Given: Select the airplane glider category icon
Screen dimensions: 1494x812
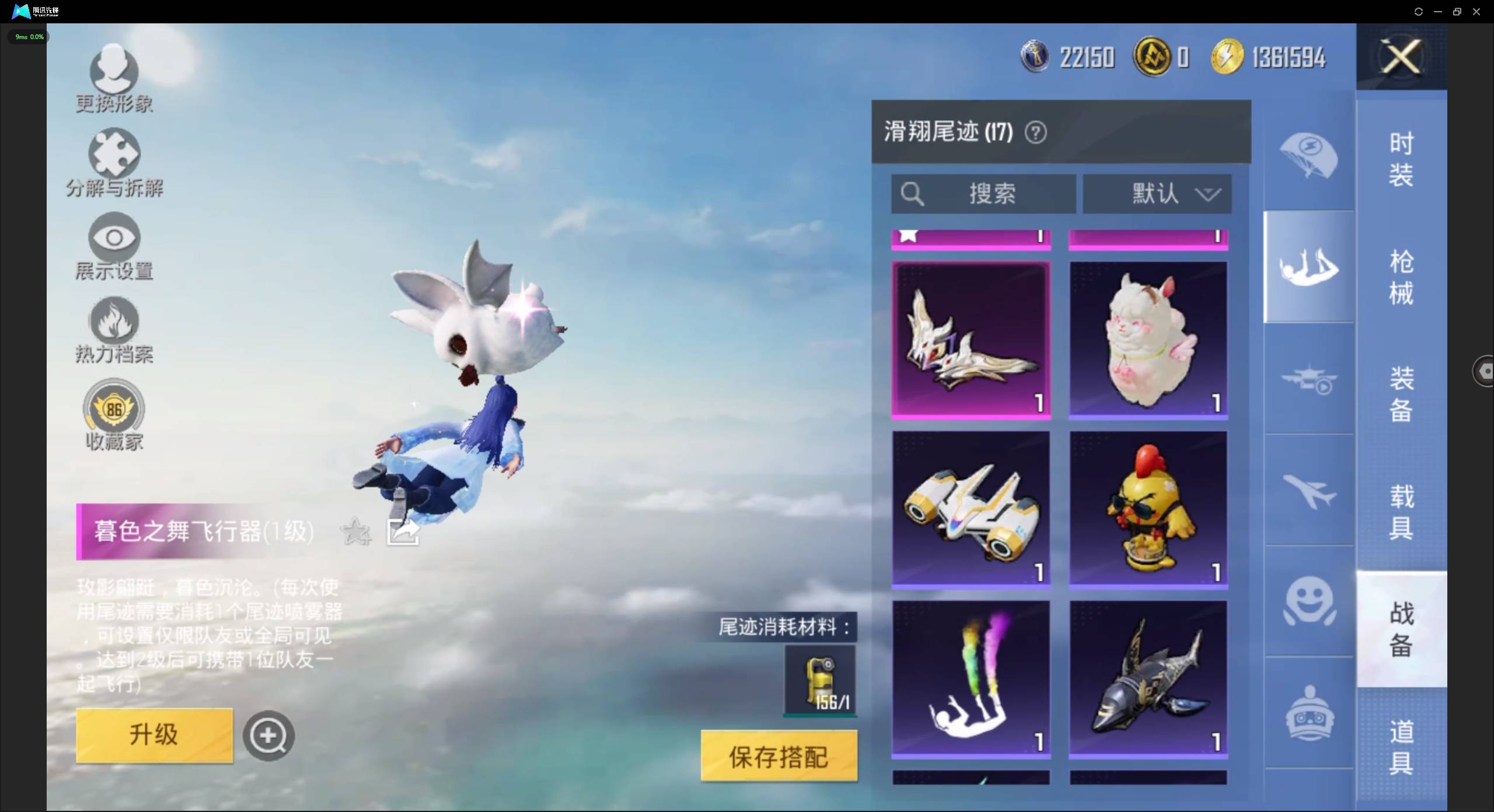Looking at the screenshot, I should pyautogui.click(x=1308, y=490).
